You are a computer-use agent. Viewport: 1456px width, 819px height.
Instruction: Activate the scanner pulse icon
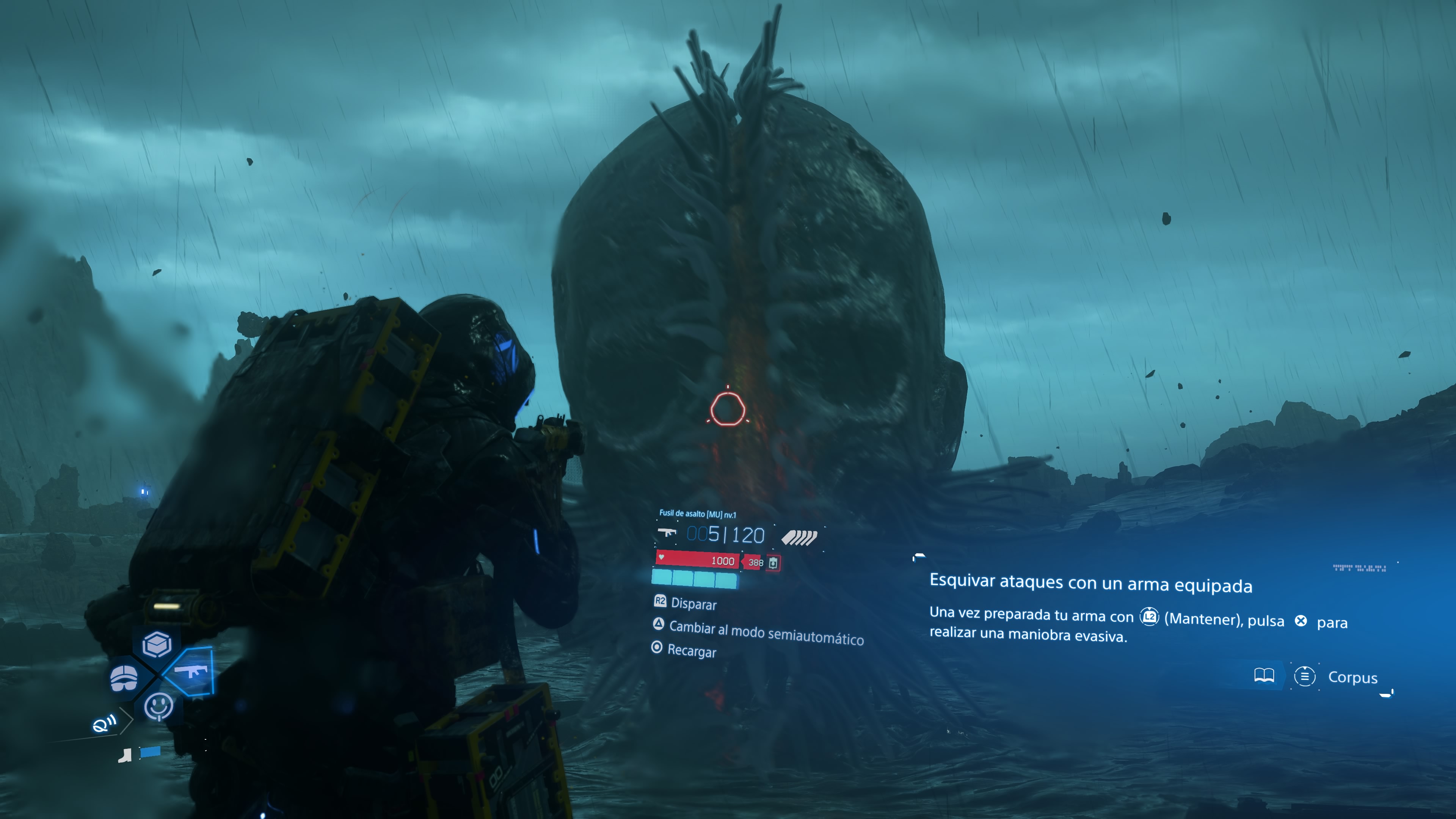pos(104,723)
